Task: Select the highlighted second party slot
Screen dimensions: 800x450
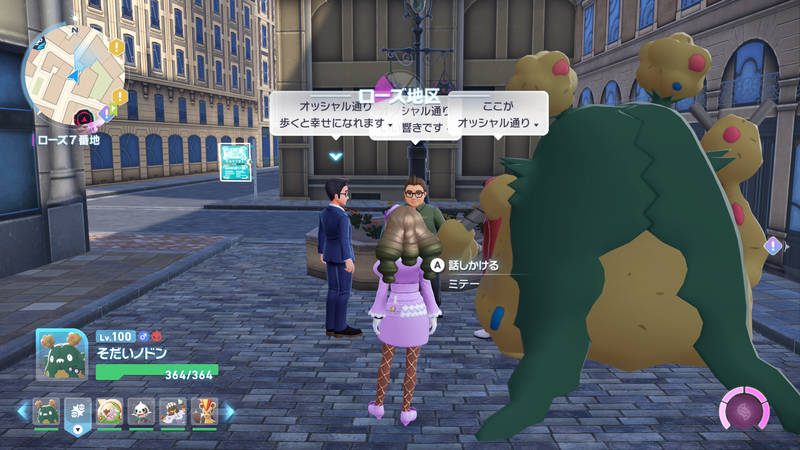Action: 78,410
